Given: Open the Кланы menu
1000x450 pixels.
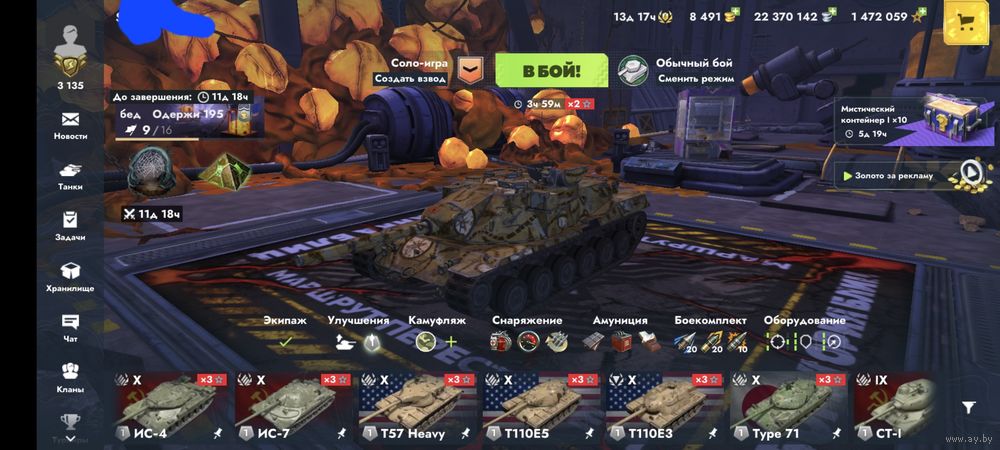Looking at the screenshot, I should click(x=70, y=378).
